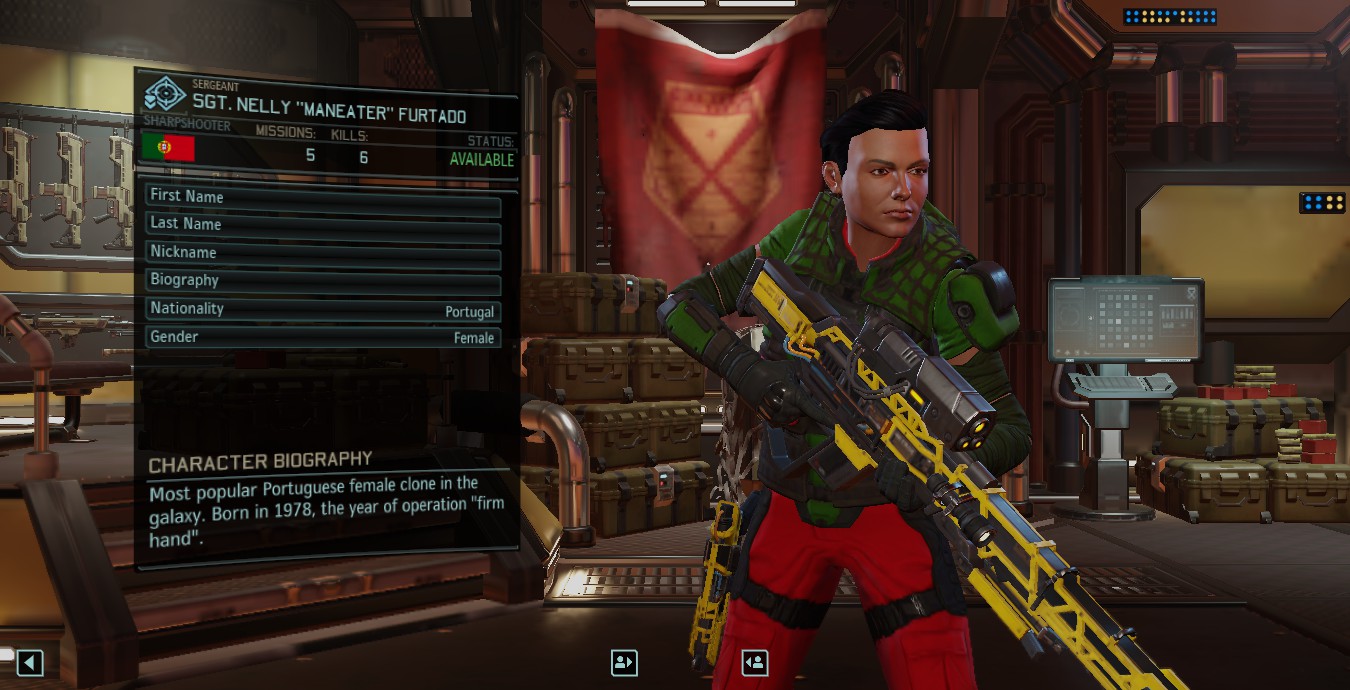Edit the First Name field
The height and width of the screenshot is (690, 1350).
[322, 197]
